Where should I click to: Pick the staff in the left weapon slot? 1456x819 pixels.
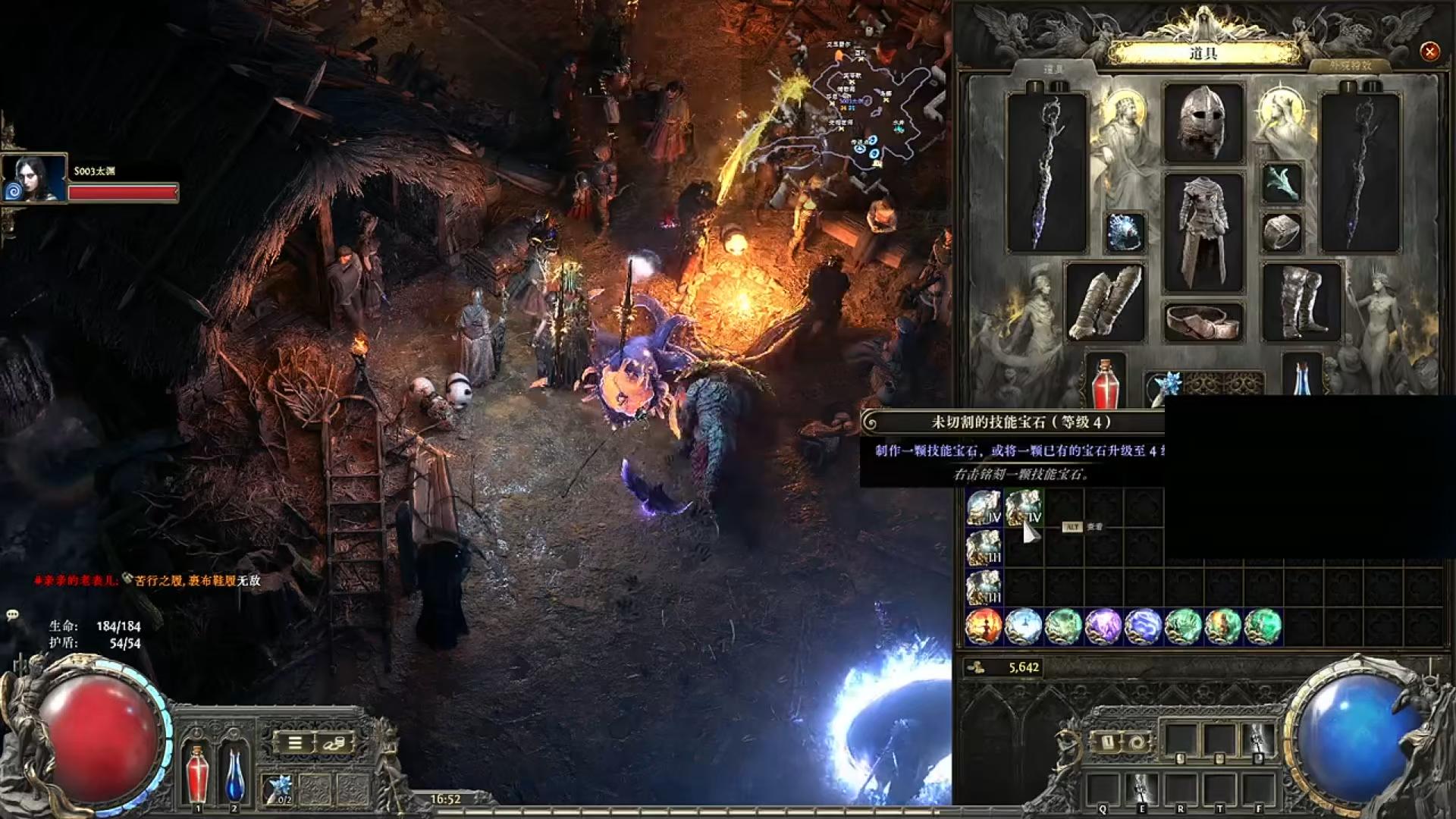tap(1046, 173)
